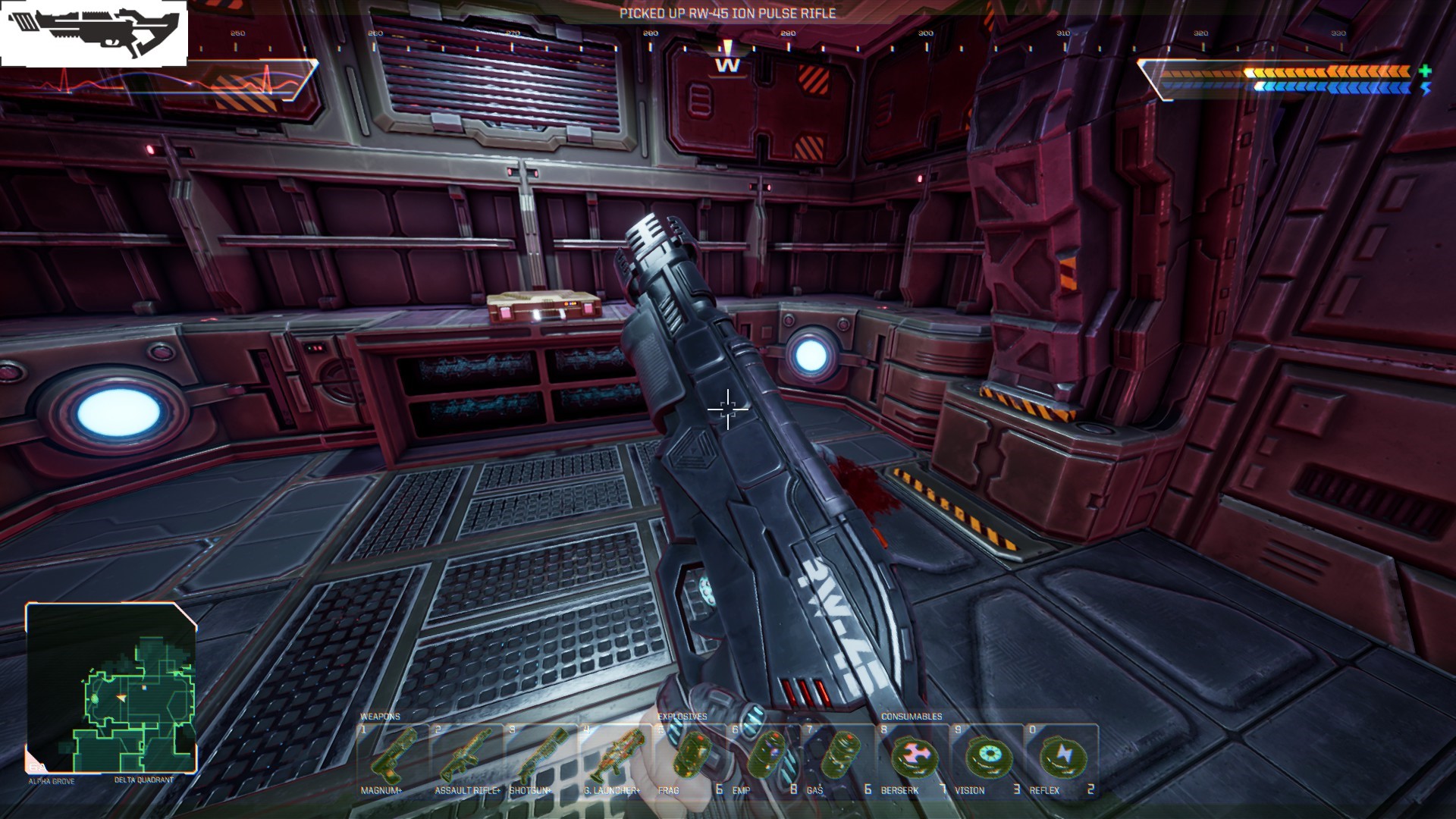Equip the Assault Rifle from hotbar

pos(467,758)
